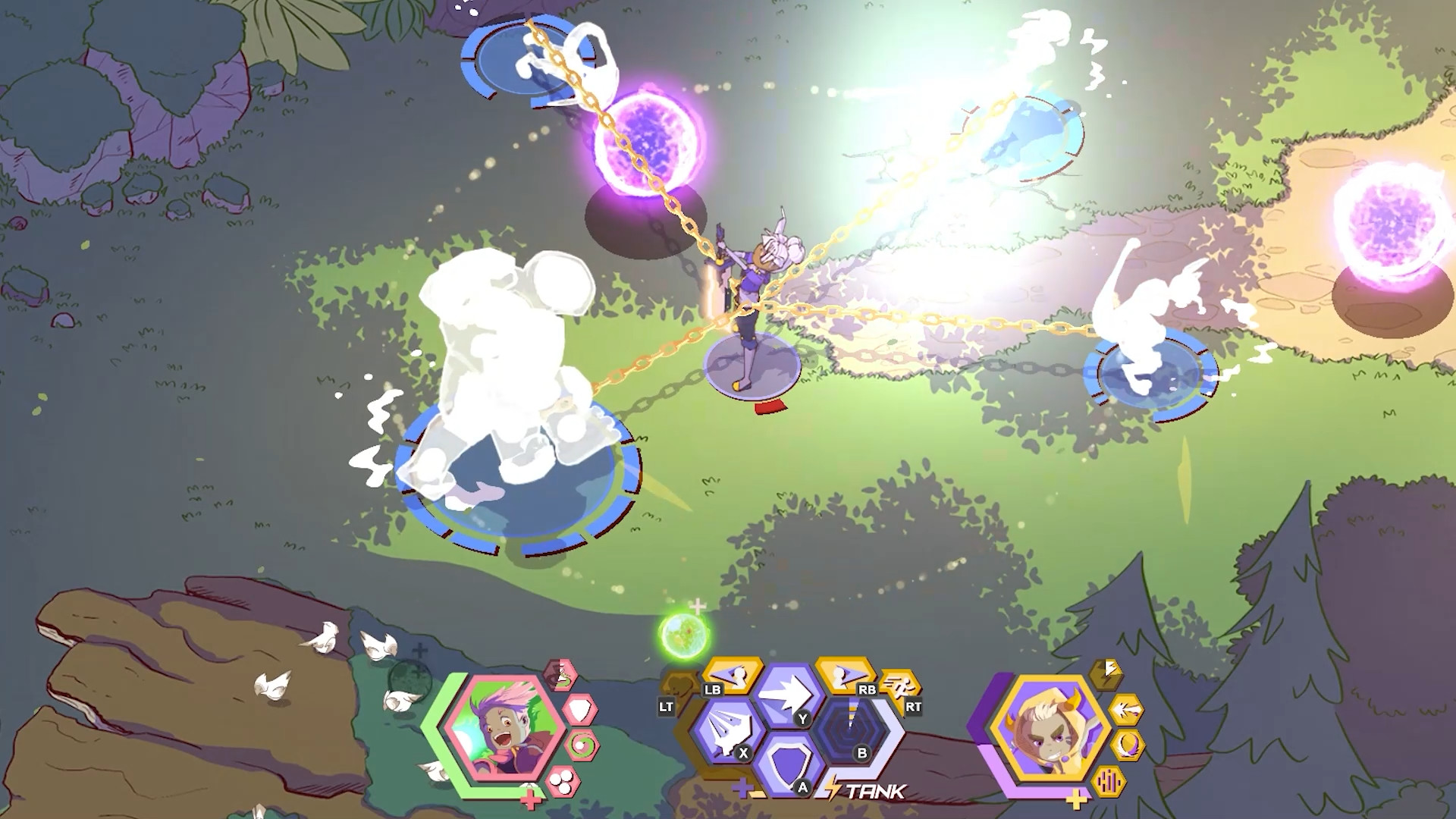
Task: Click the pink plus under the left portrait
Action: click(530, 799)
